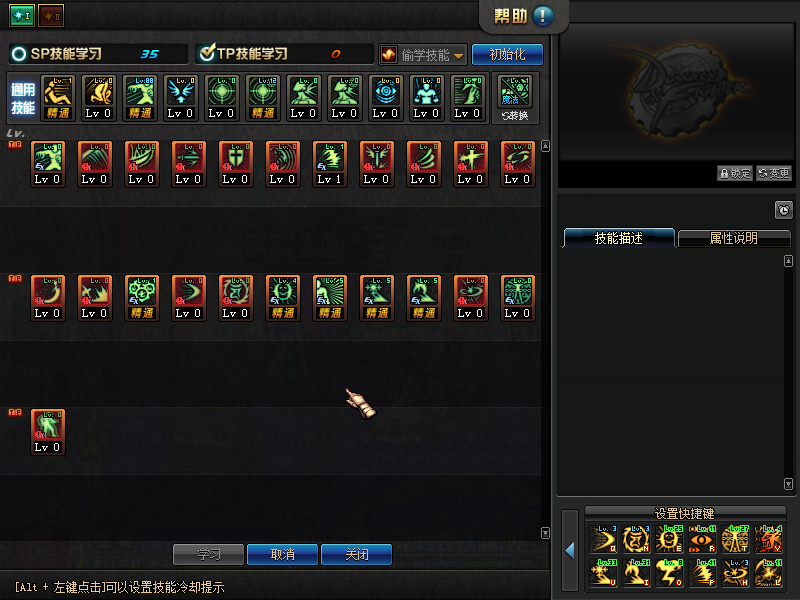Cancel with the 取消 button
Viewport: 800px width, 600px height.
[x=283, y=554]
